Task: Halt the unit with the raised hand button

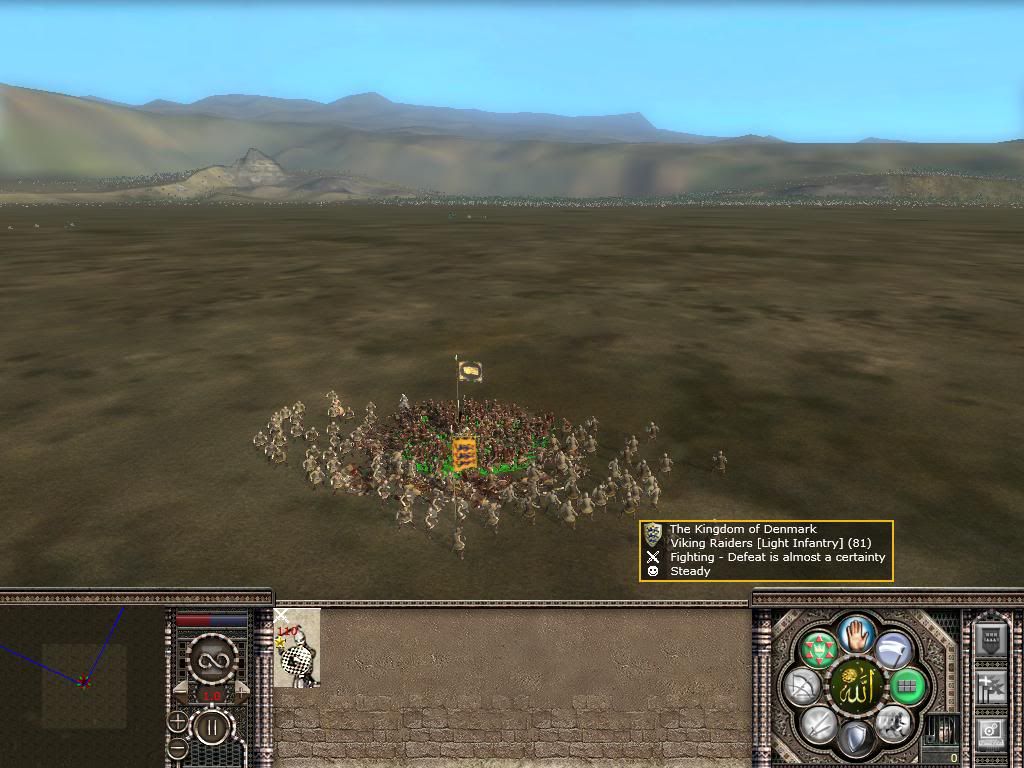Action: pyautogui.click(x=856, y=633)
